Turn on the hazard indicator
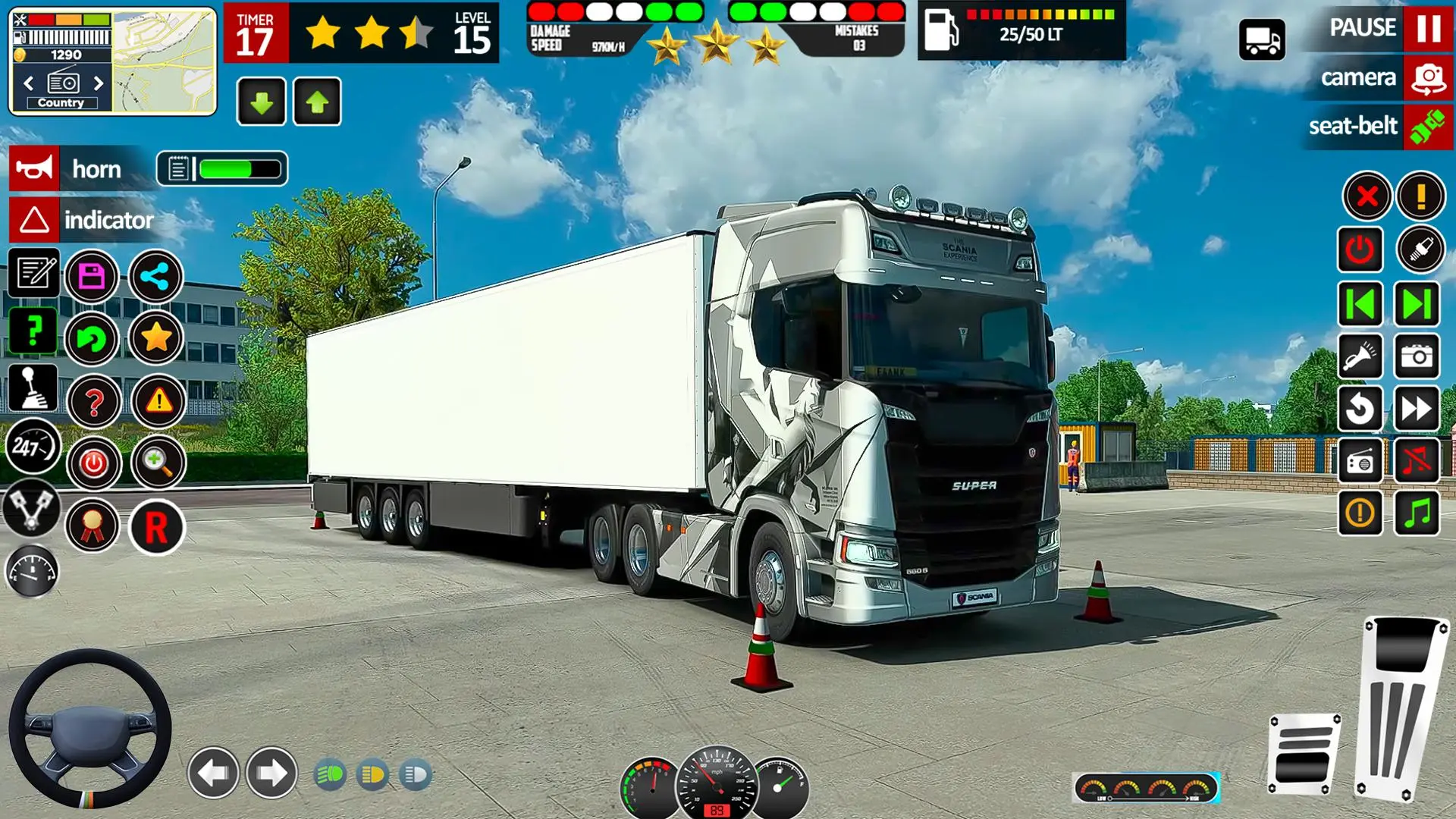 tap(34, 221)
